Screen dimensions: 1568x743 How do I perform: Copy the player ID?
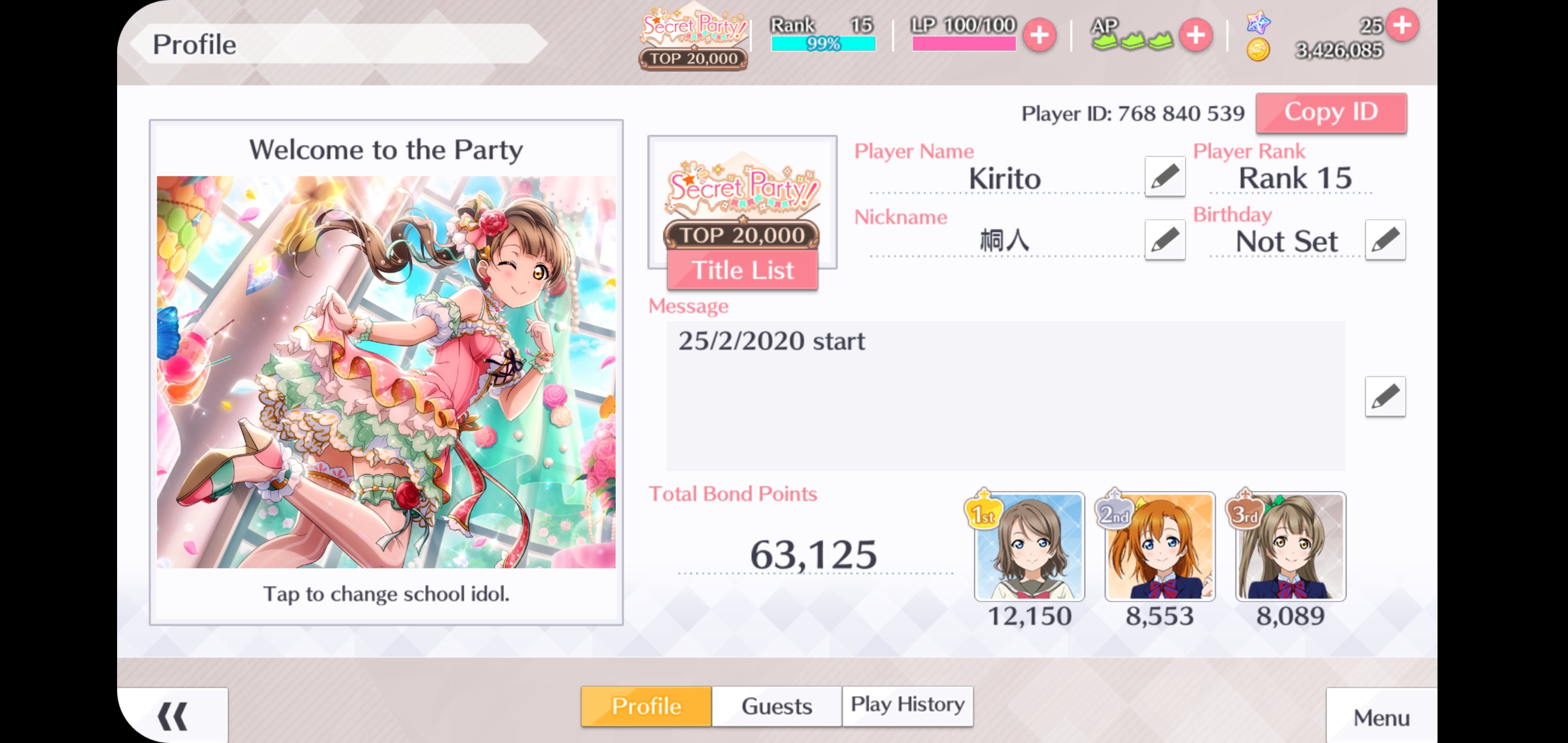coord(1331,112)
